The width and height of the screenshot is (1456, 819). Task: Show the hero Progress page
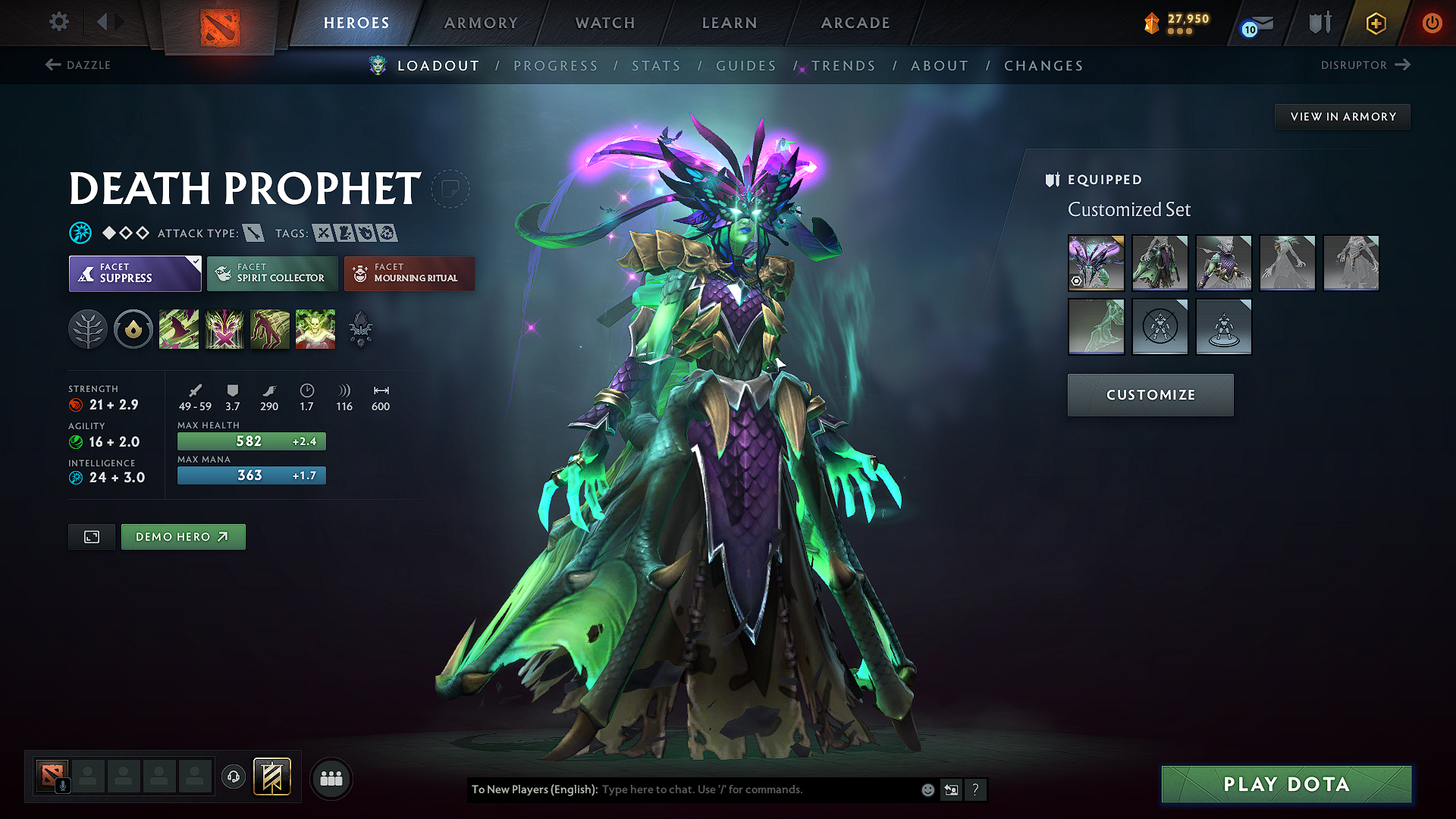coord(556,66)
